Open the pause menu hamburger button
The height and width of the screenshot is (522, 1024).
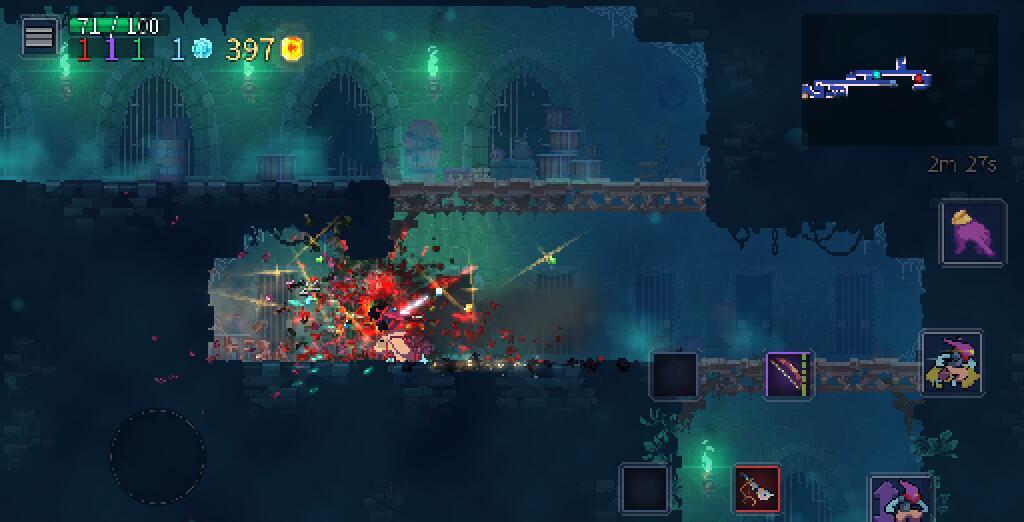[x=39, y=37]
